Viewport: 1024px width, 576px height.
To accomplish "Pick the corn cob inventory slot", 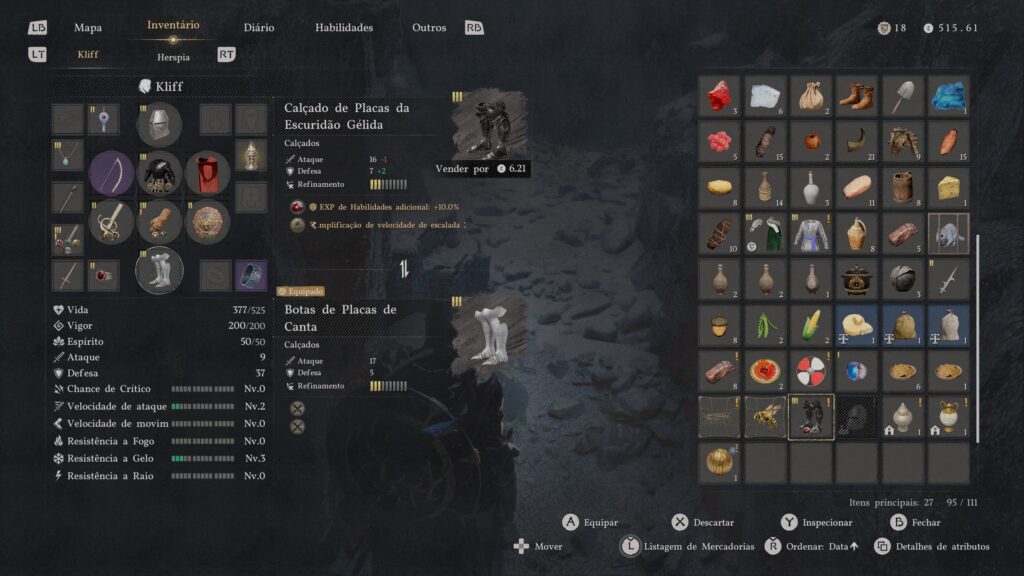I will [x=811, y=325].
